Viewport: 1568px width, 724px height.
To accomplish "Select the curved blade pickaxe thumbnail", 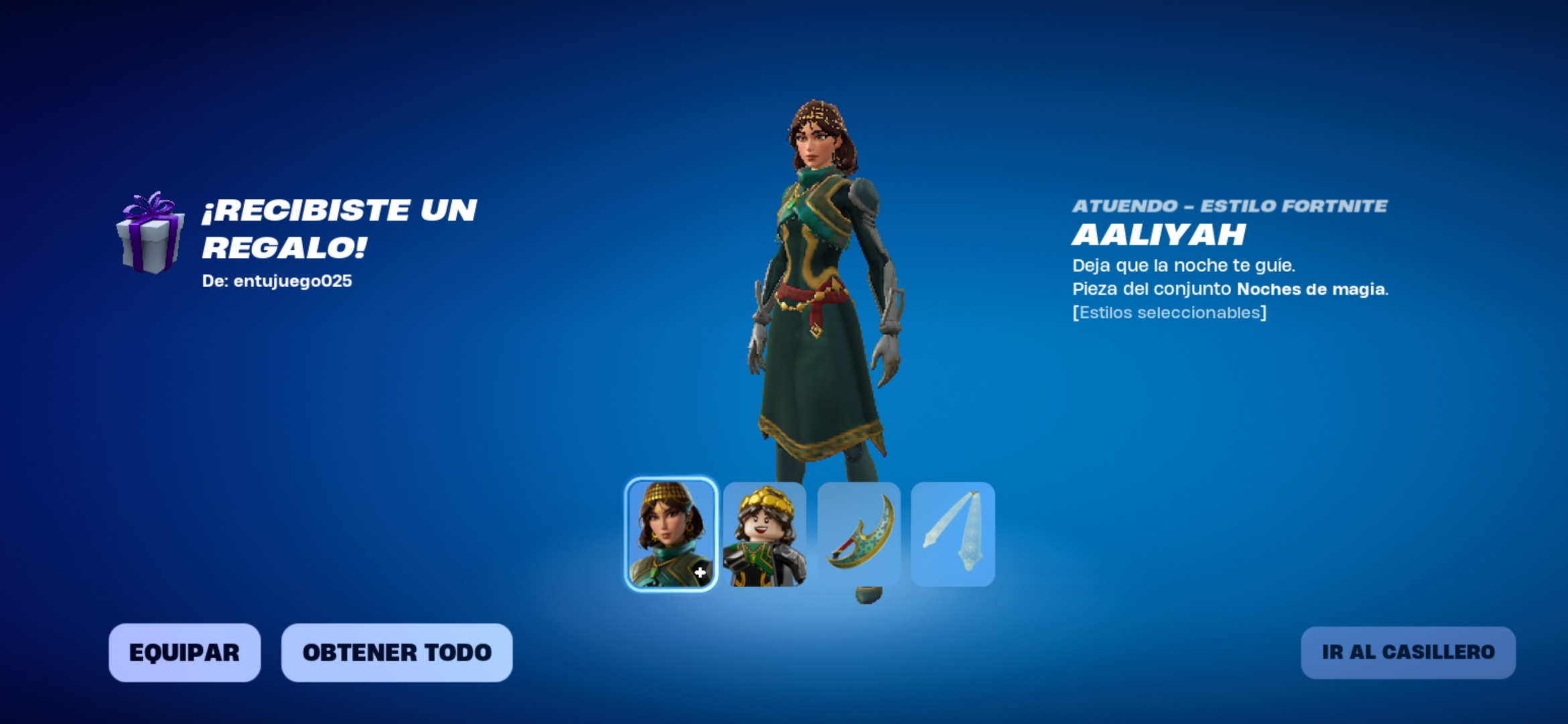I will (x=859, y=534).
